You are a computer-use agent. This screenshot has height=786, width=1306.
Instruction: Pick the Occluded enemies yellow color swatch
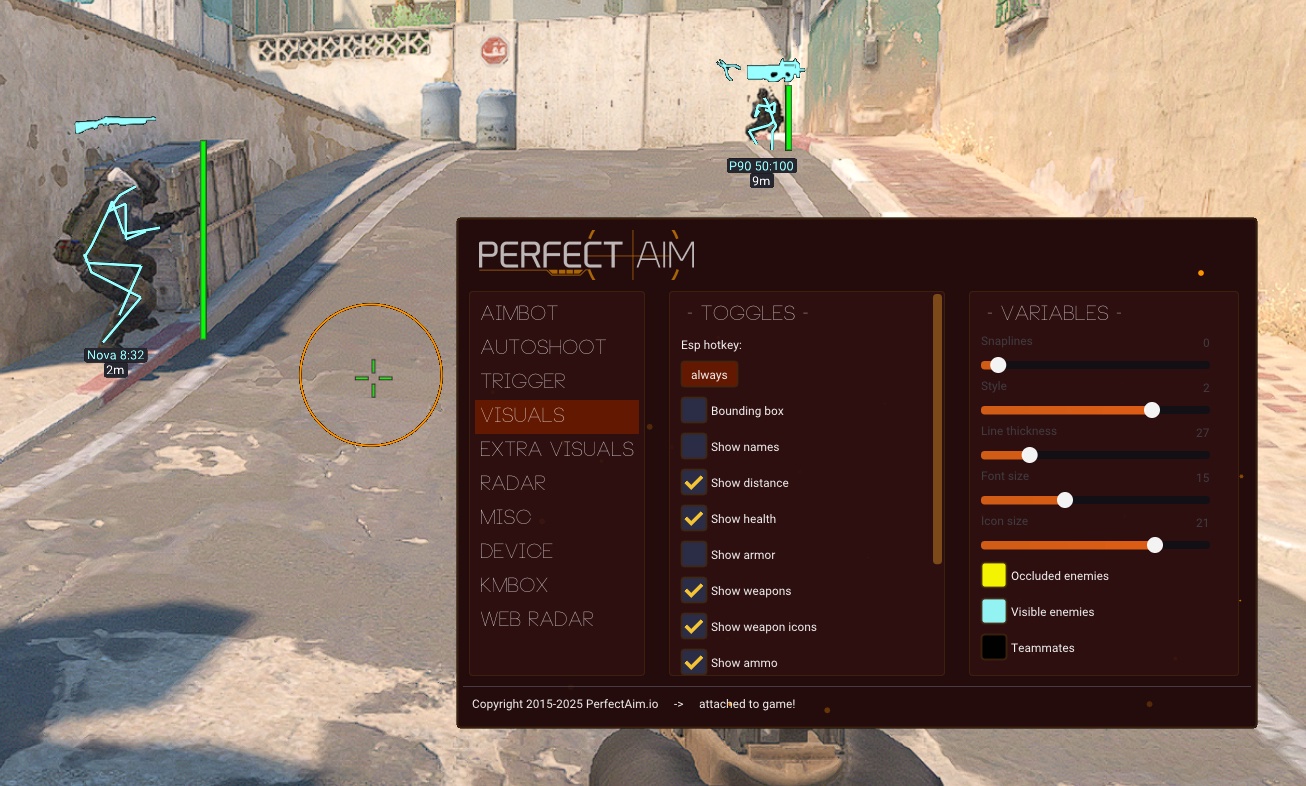tap(993, 575)
